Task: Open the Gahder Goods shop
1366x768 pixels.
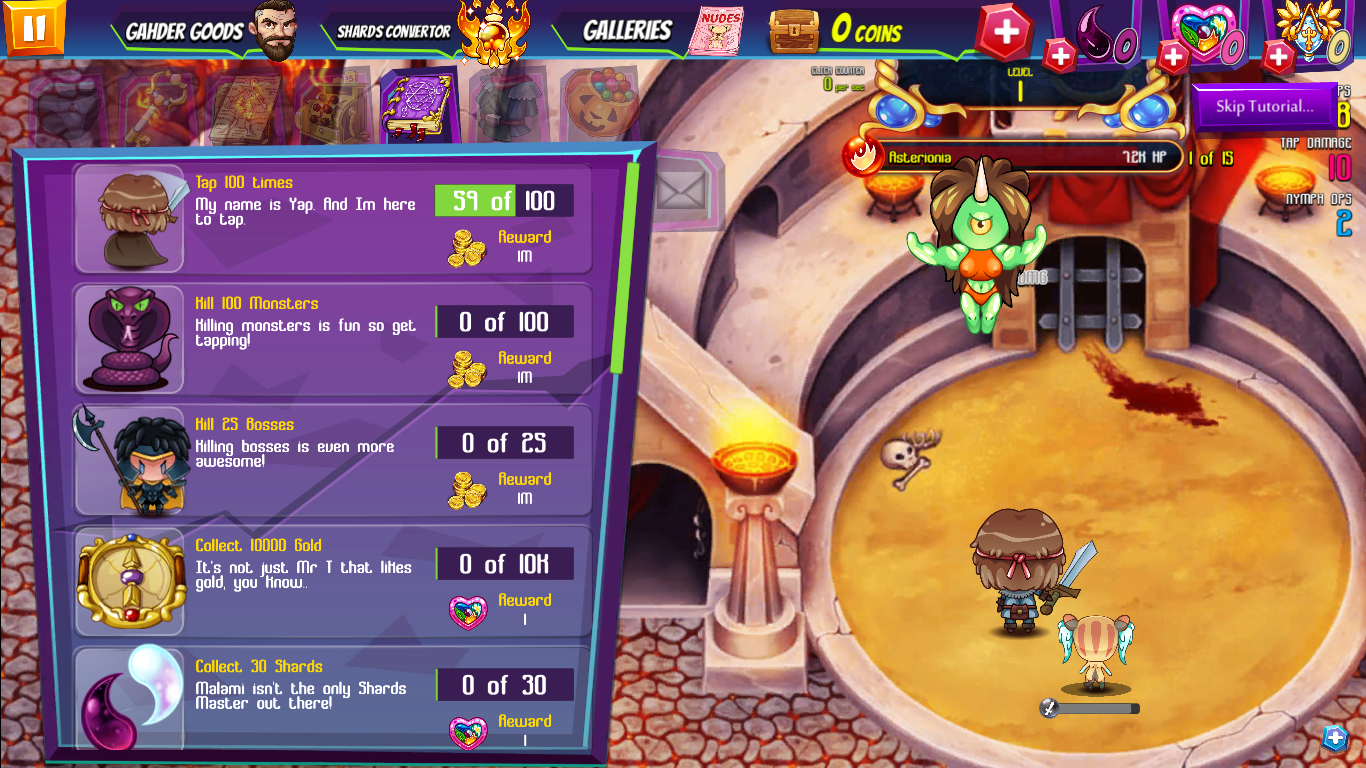Action: [210, 31]
